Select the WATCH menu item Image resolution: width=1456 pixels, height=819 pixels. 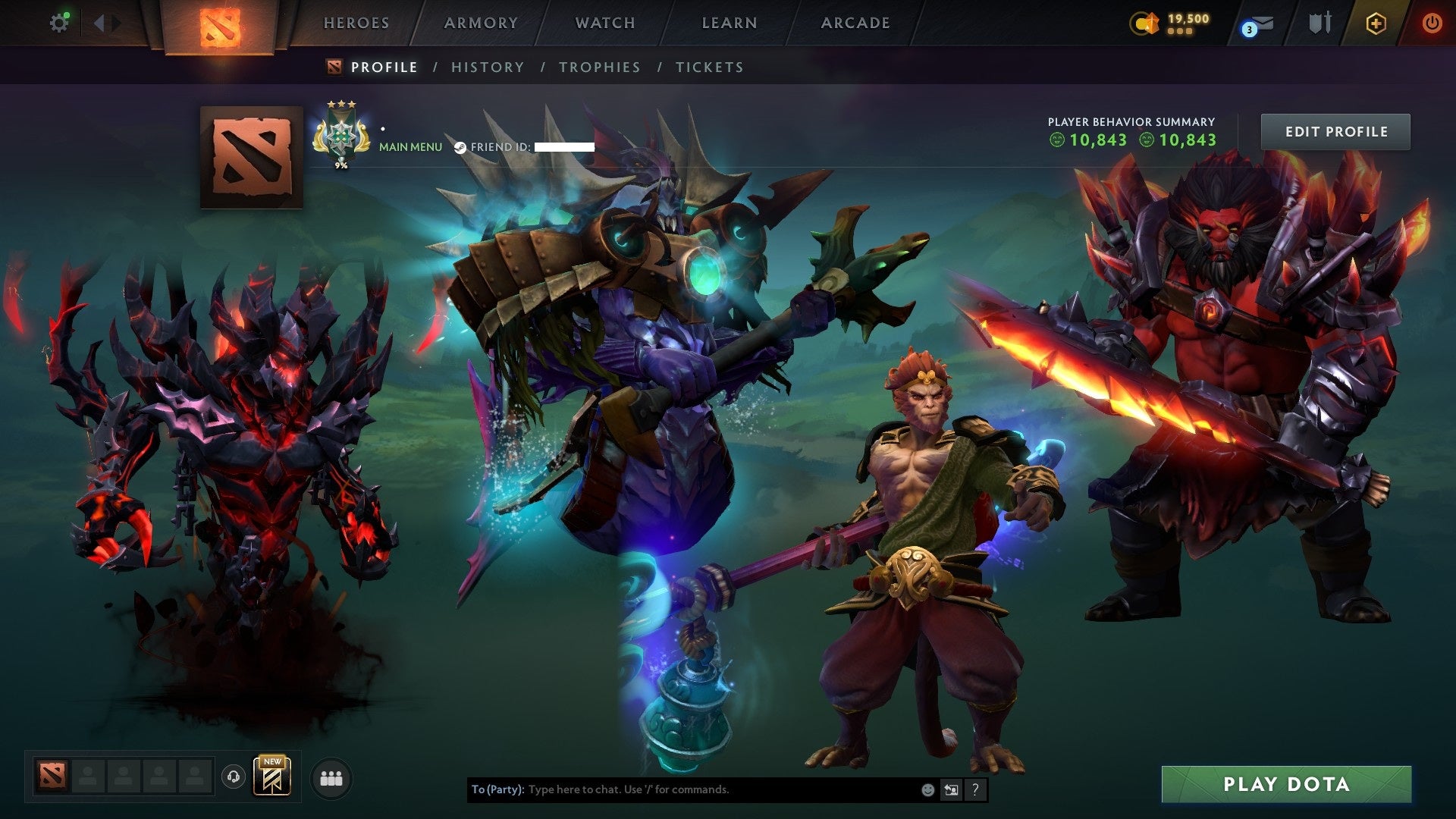pyautogui.click(x=604, y=23)
